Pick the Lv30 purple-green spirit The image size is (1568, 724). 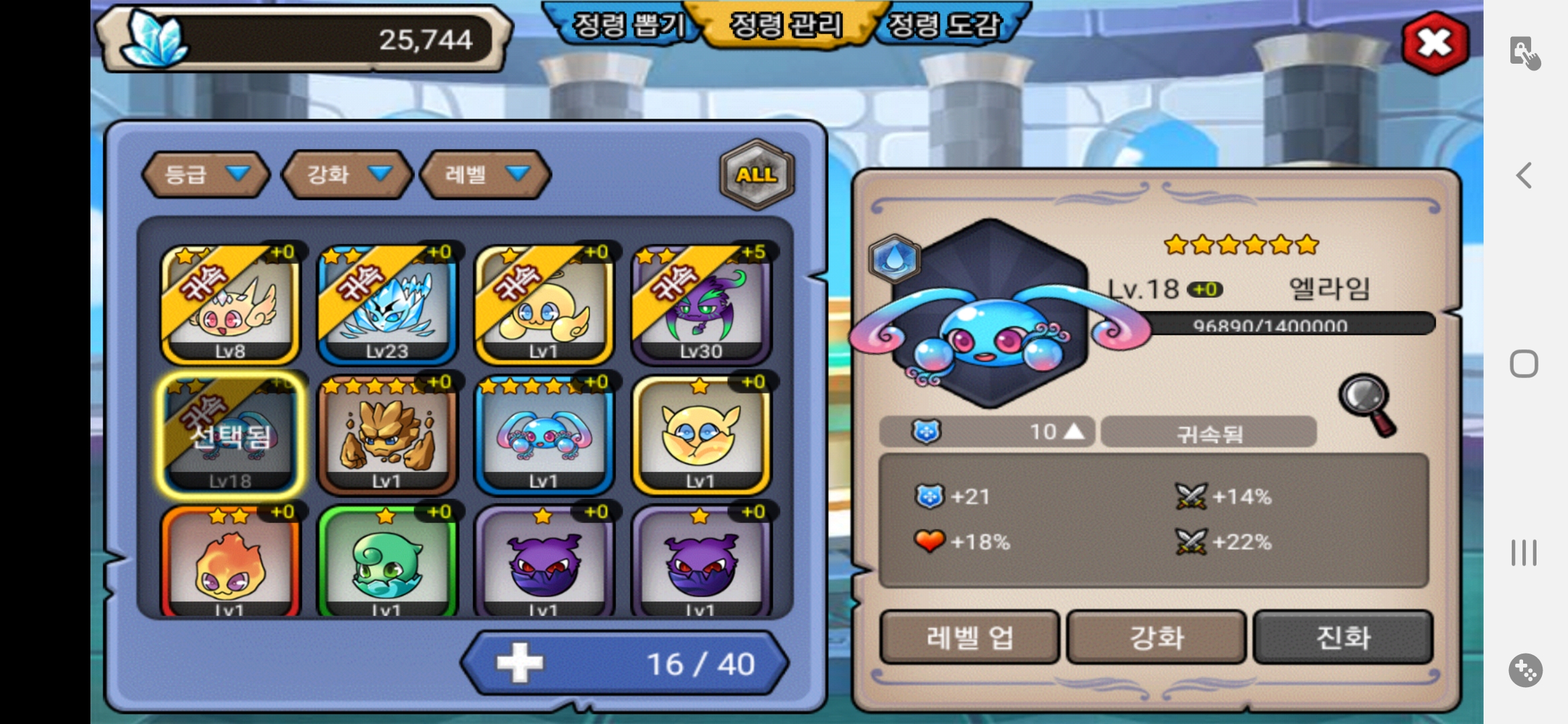701,304
